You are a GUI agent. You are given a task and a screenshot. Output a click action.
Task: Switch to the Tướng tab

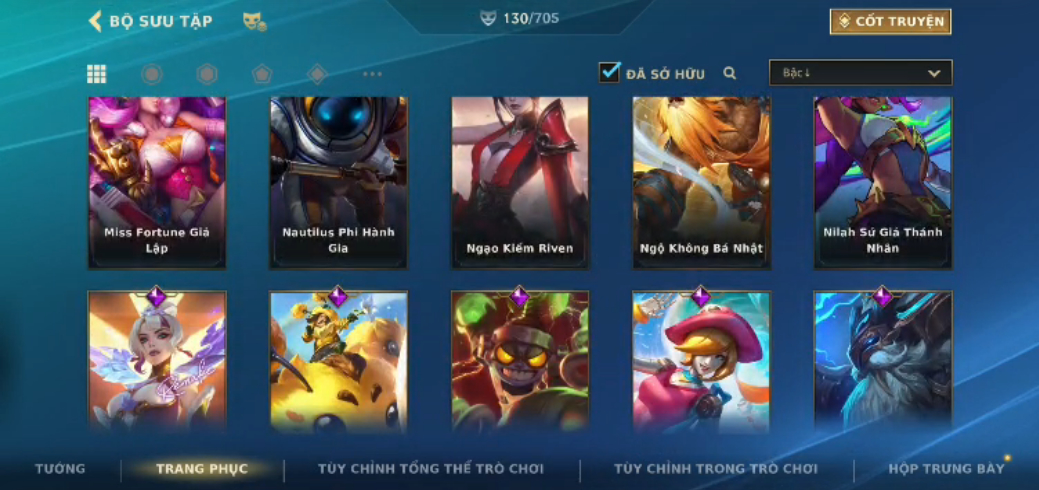point(60,468)
